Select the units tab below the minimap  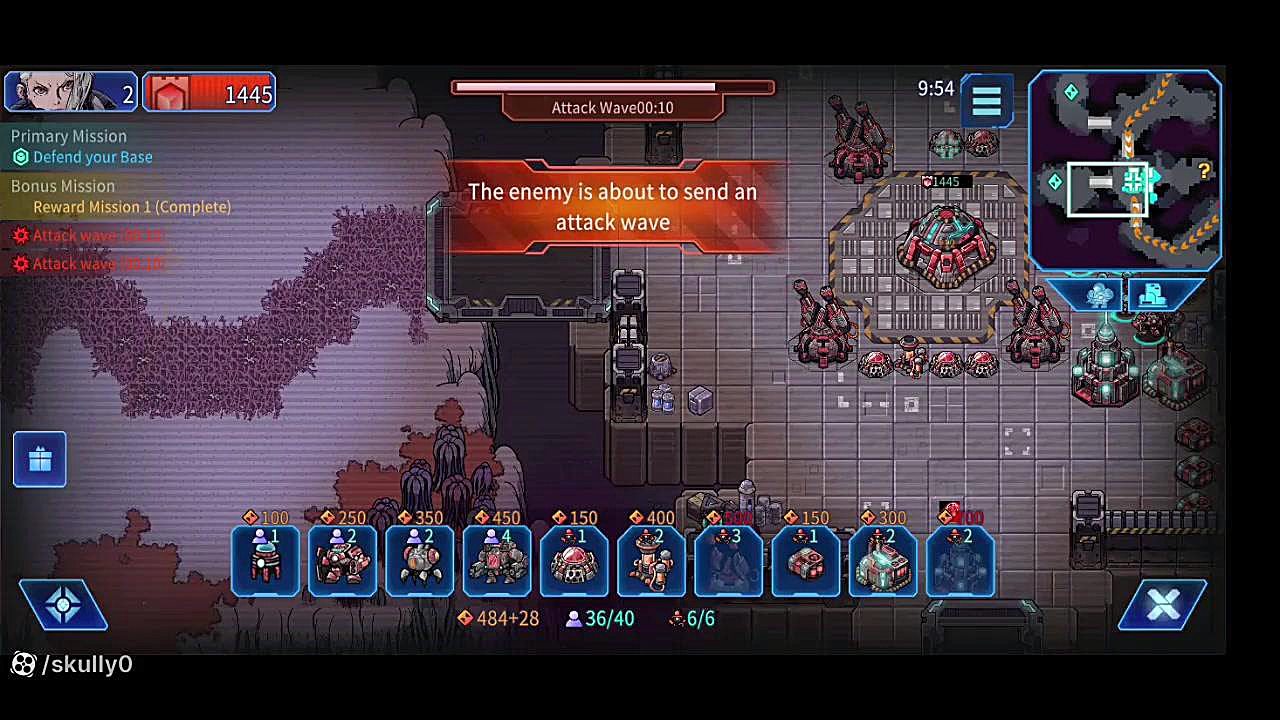pos(1099,296)
